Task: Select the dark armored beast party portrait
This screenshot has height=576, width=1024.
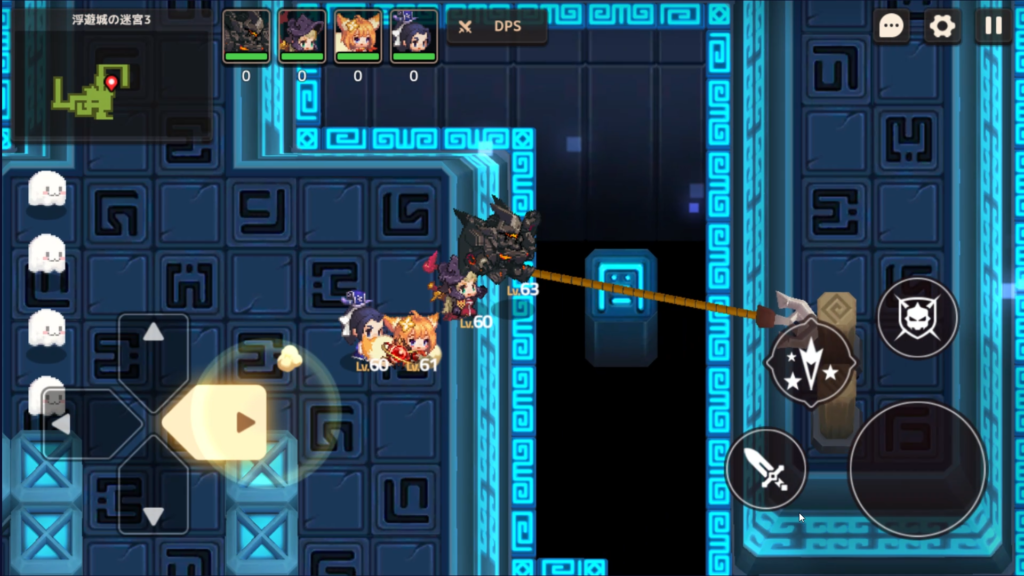Action: (x=246, y=36)
